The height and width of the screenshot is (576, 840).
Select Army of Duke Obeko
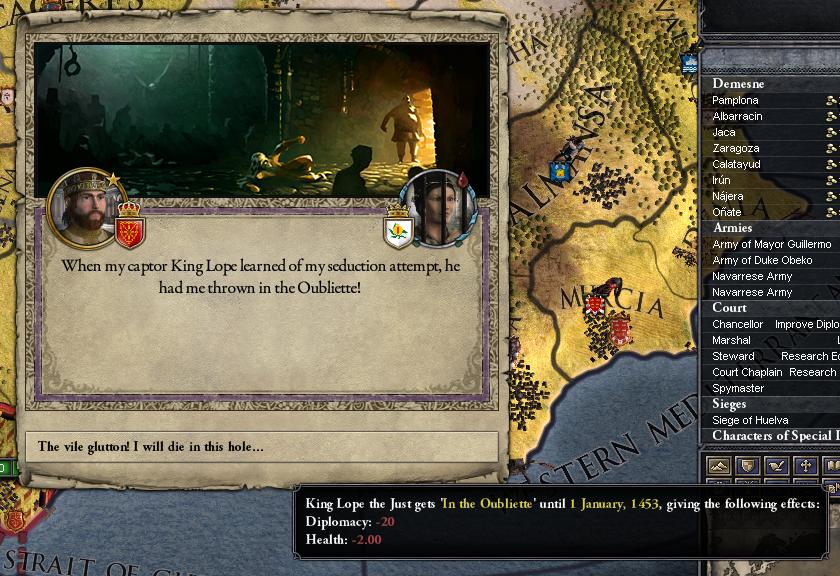(762, 260)
